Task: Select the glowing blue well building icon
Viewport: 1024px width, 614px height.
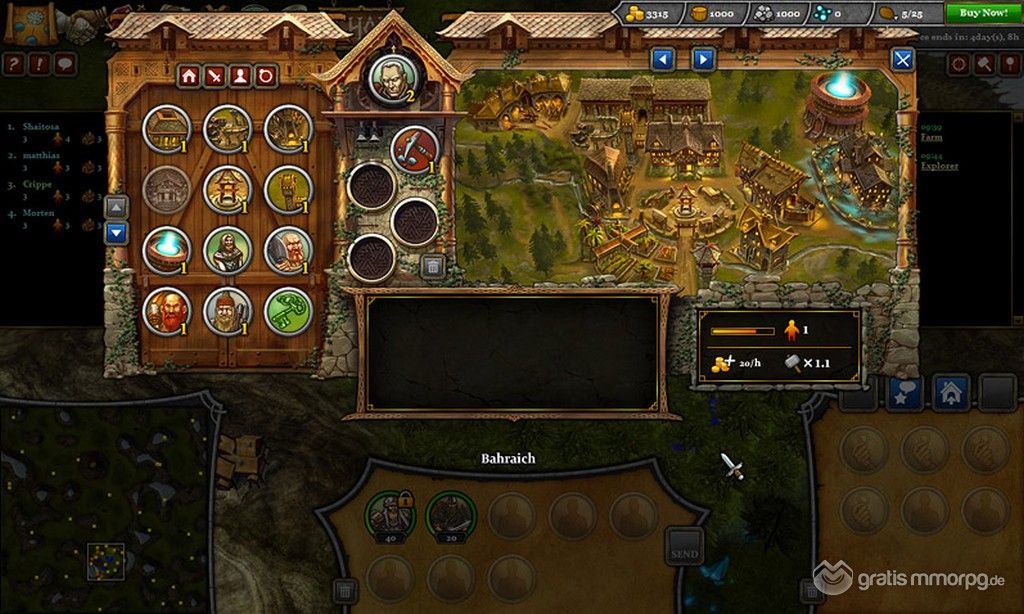Action: [166, 251]
